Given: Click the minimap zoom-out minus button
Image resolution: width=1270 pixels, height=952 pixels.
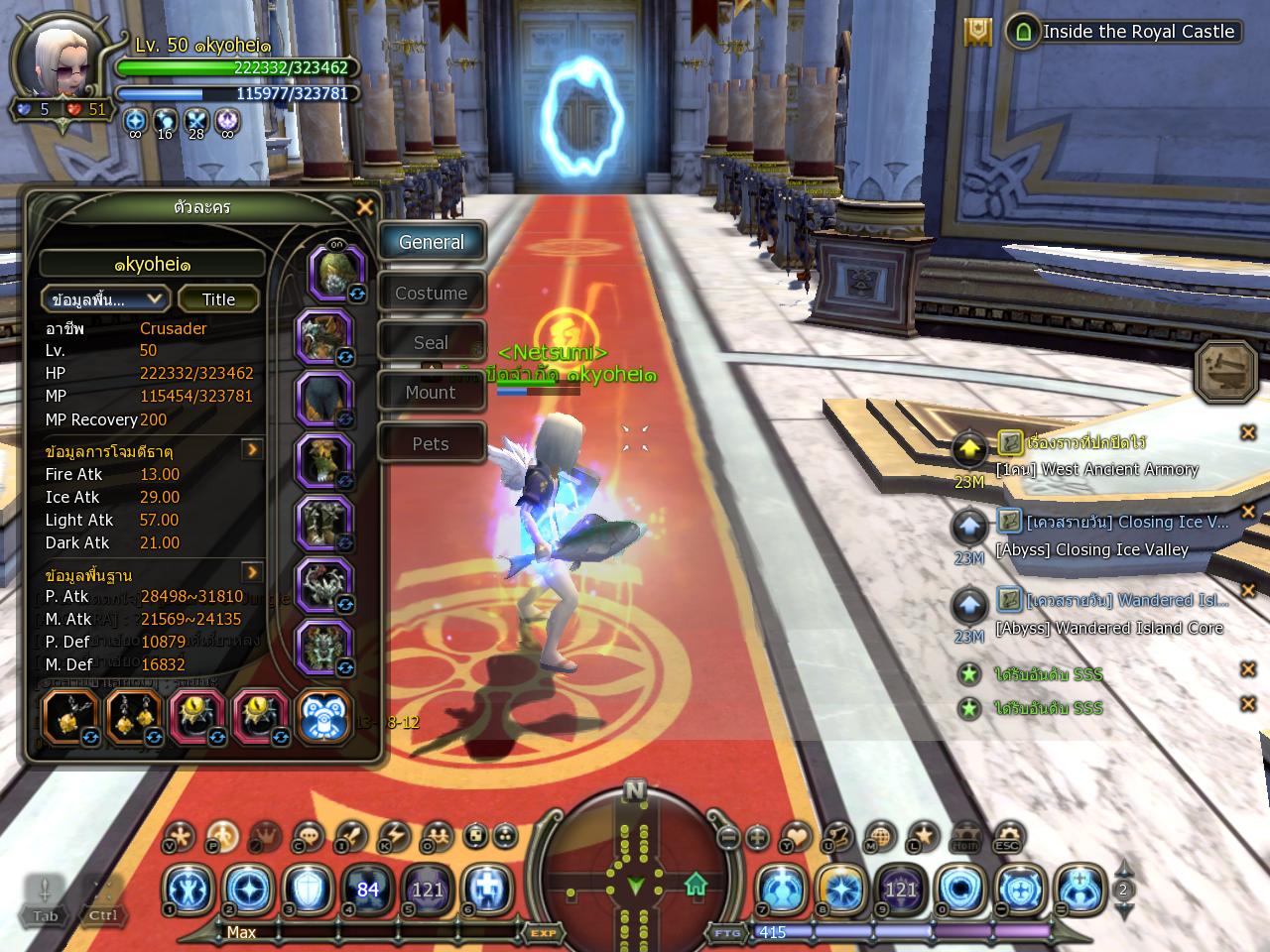Looking at the screenshot, I should pos(729,837).
